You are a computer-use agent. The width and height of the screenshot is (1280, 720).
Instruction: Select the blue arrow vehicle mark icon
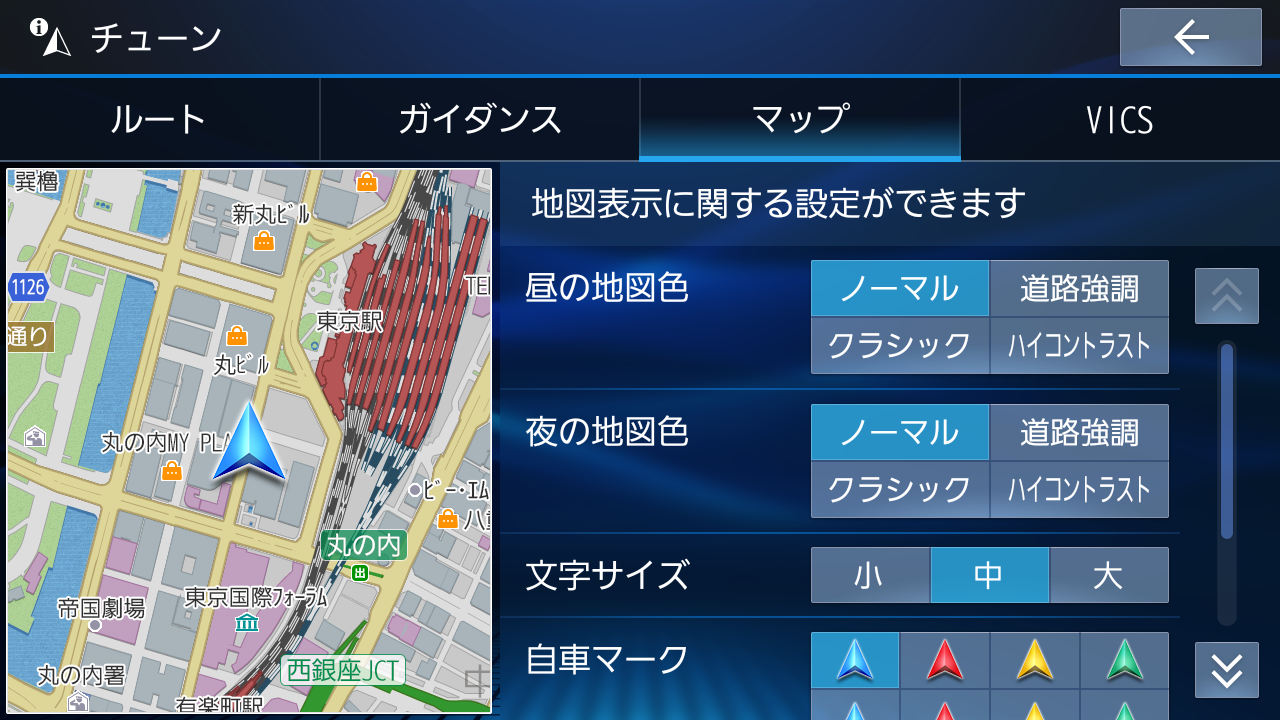click(855, 660)
